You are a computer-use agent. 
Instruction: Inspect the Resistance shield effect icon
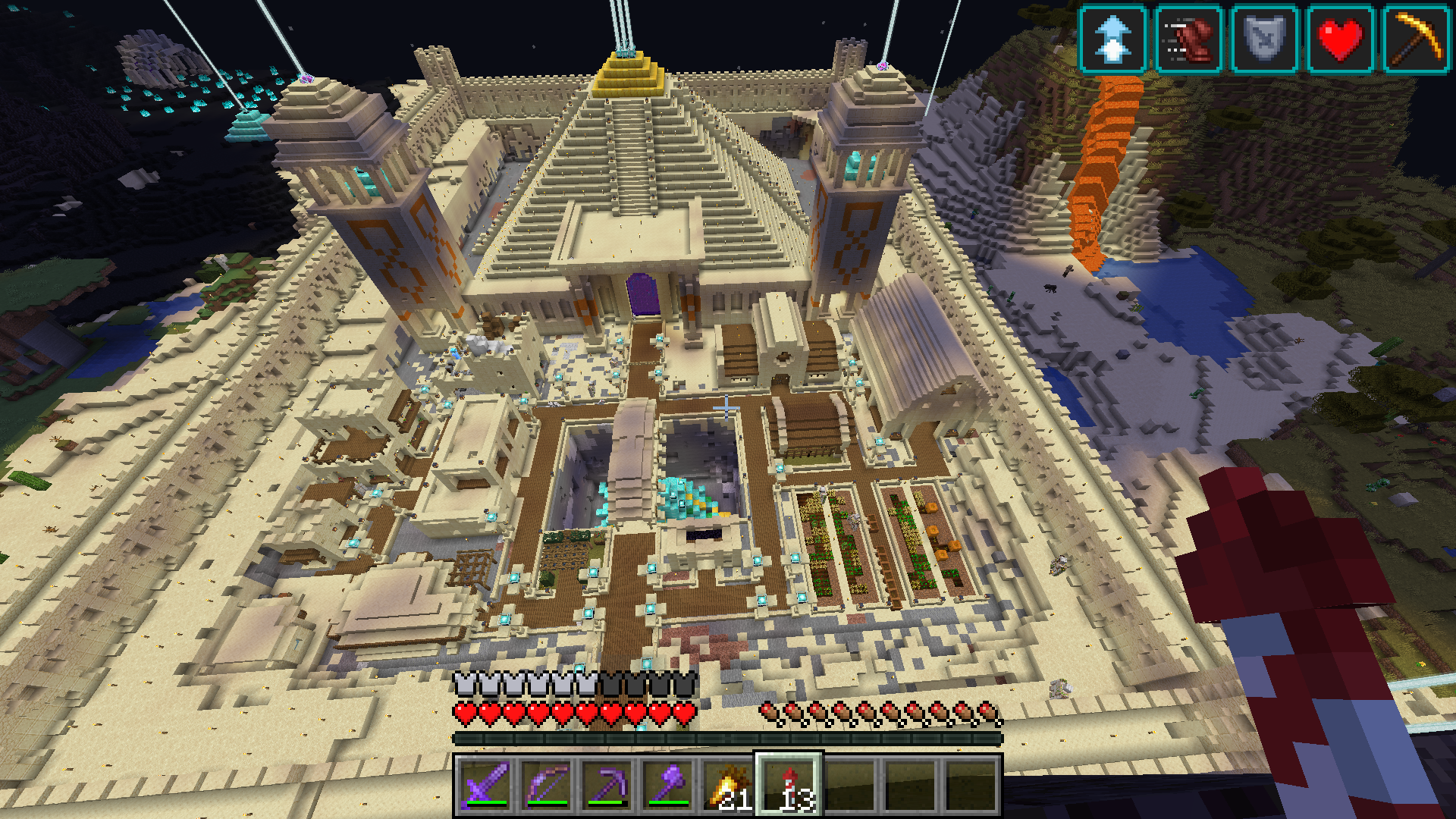click(x=1264, y=39)
